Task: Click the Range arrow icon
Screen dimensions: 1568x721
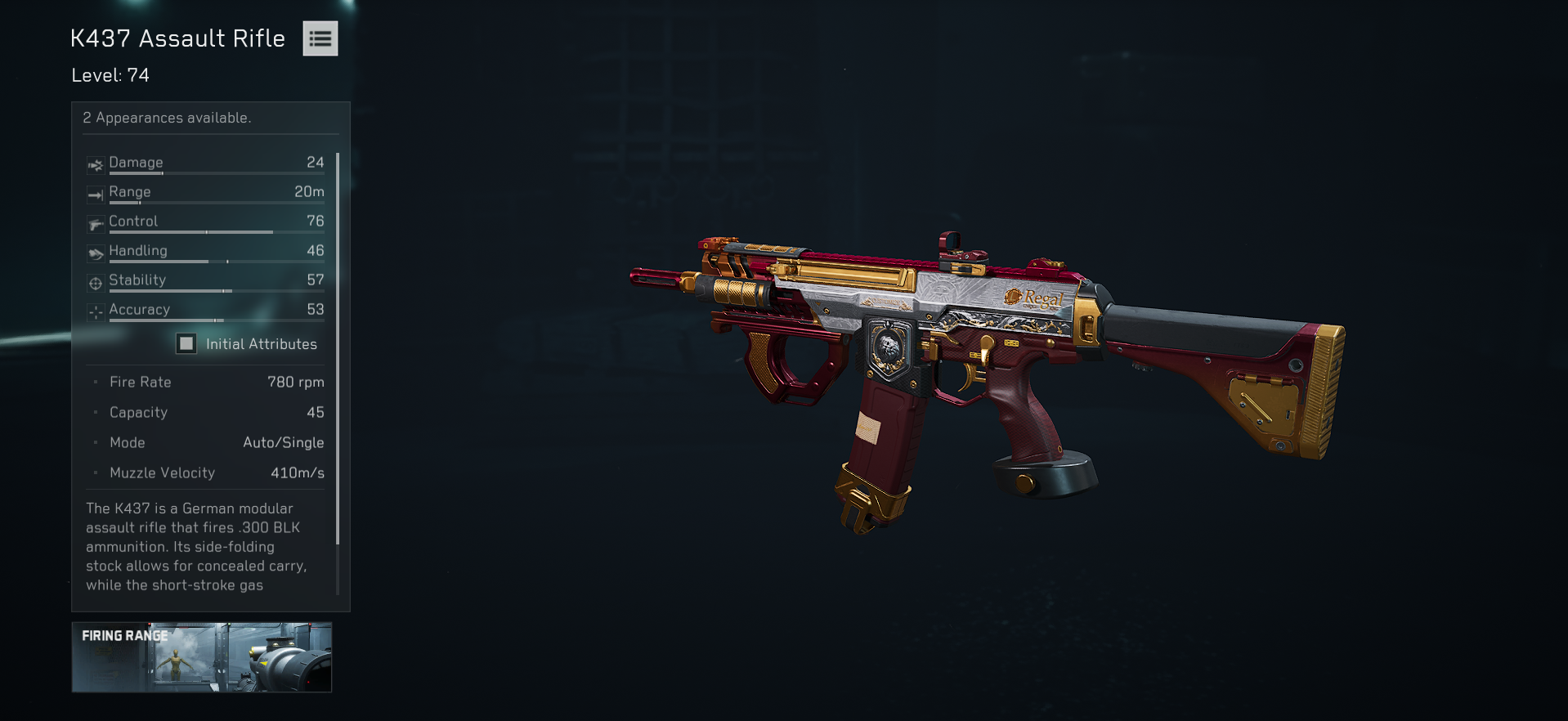Action: point(96,193)
